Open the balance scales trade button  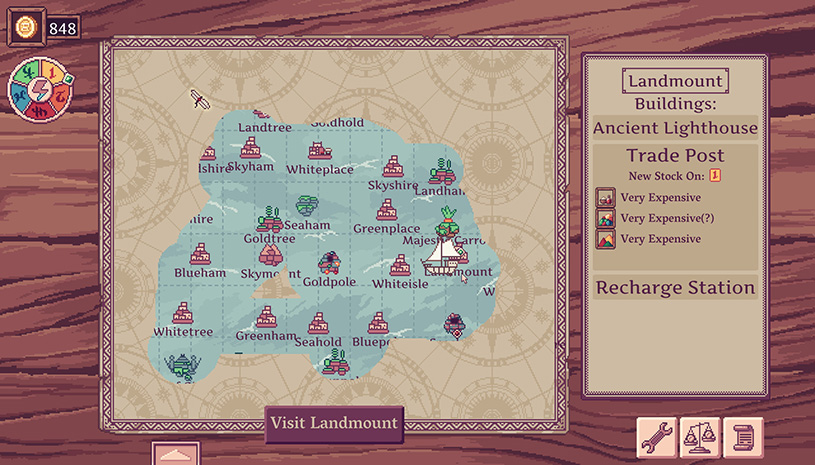700,437
